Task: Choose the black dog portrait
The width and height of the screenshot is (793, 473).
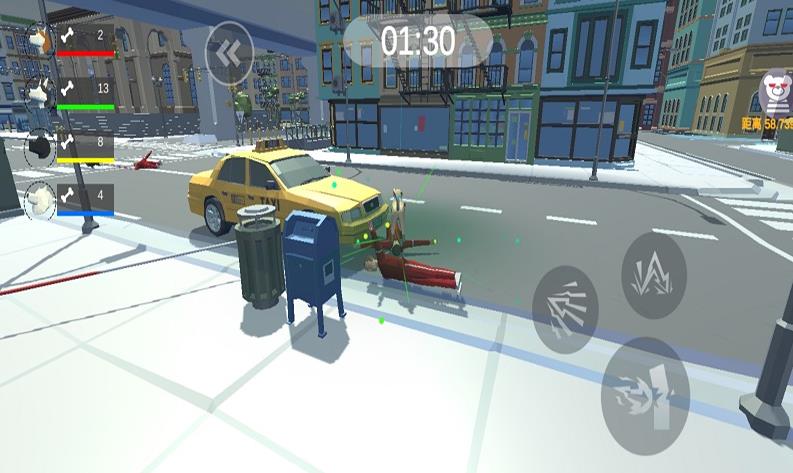Action: (x=39, y=147)
